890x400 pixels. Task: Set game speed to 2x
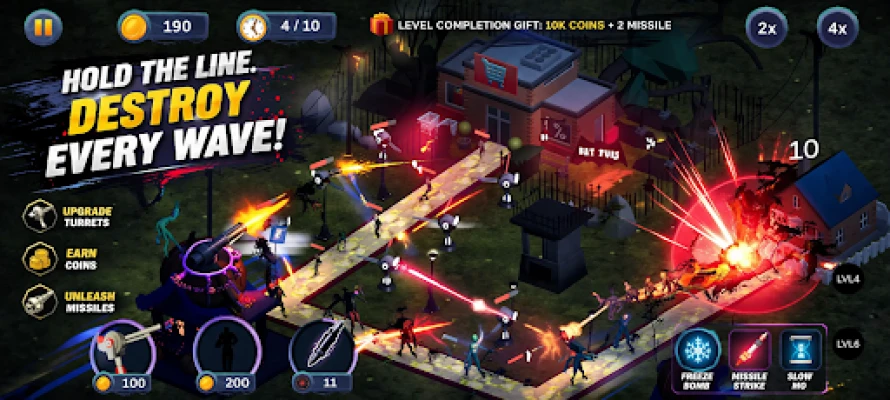coord(767,28)
